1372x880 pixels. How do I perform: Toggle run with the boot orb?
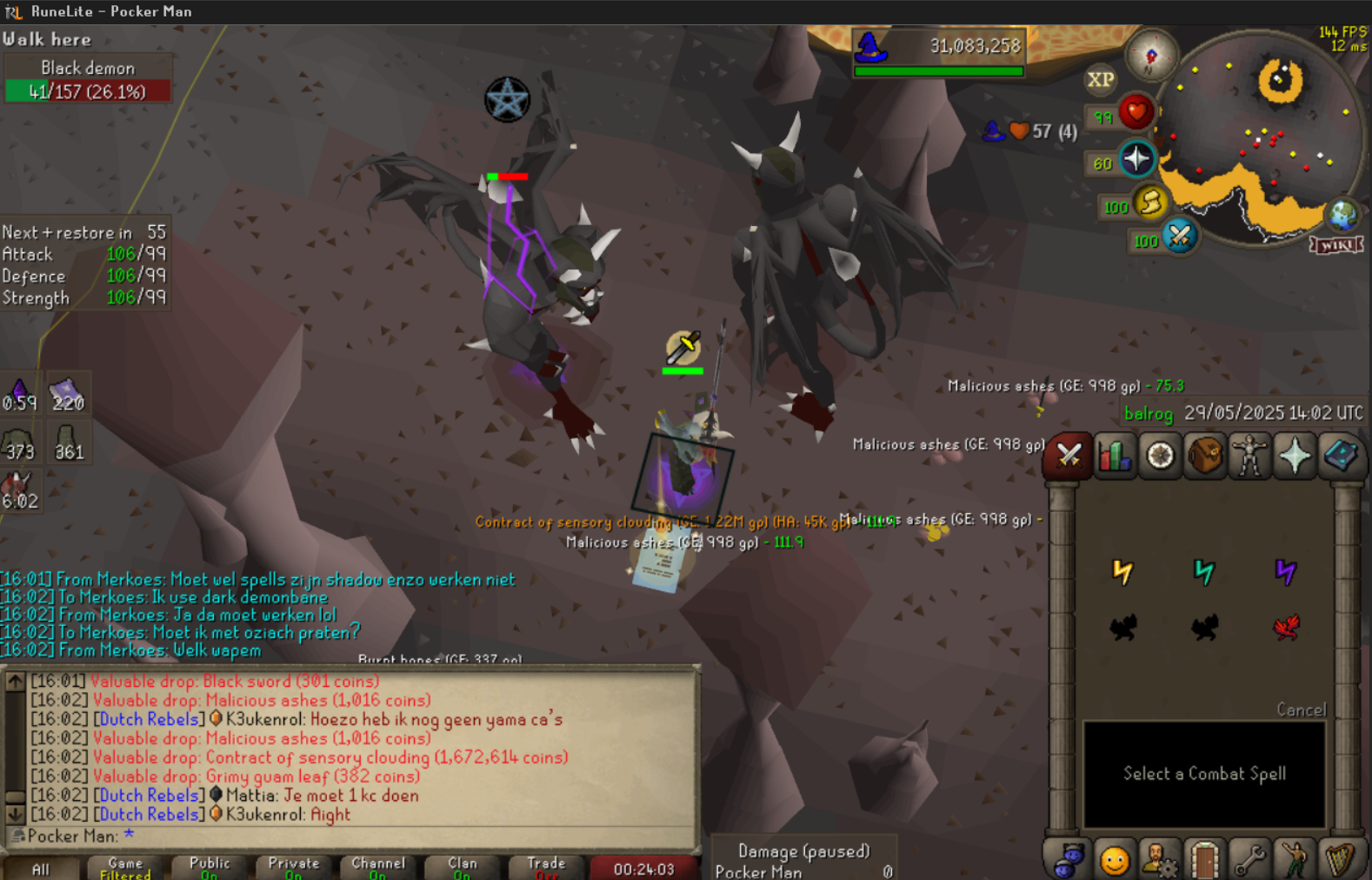click(1149, 203)
